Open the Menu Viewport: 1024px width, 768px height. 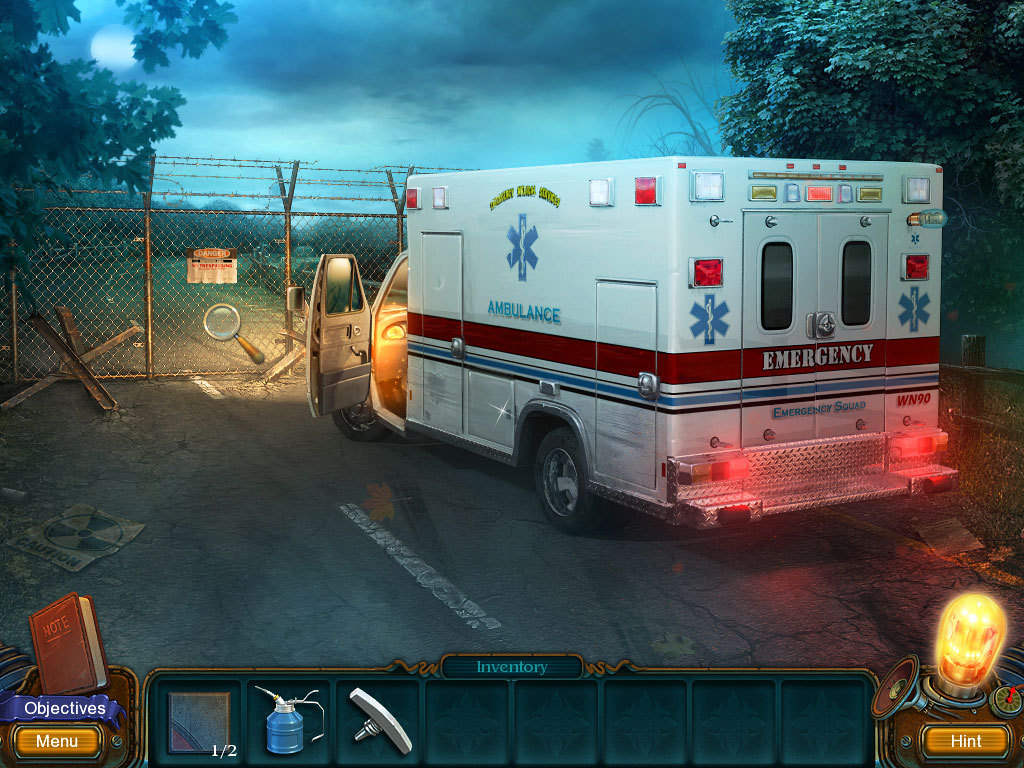(57, 741)
